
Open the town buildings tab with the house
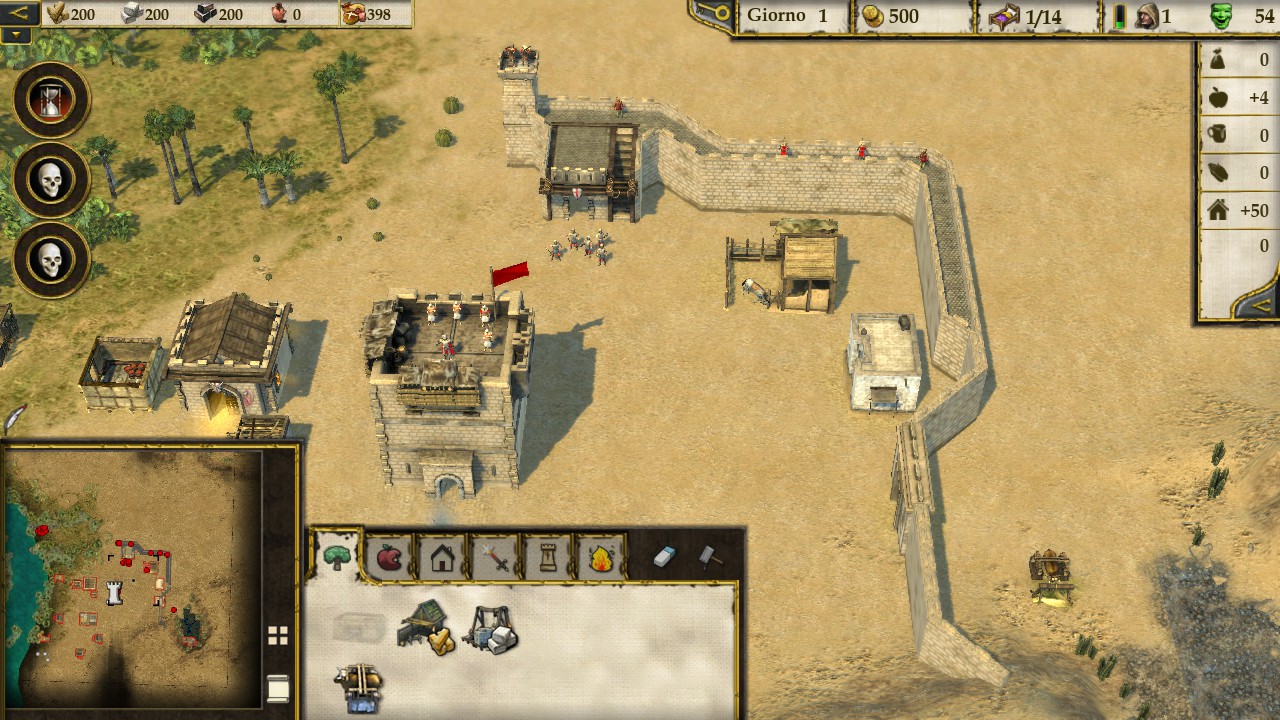click(442, 557)
